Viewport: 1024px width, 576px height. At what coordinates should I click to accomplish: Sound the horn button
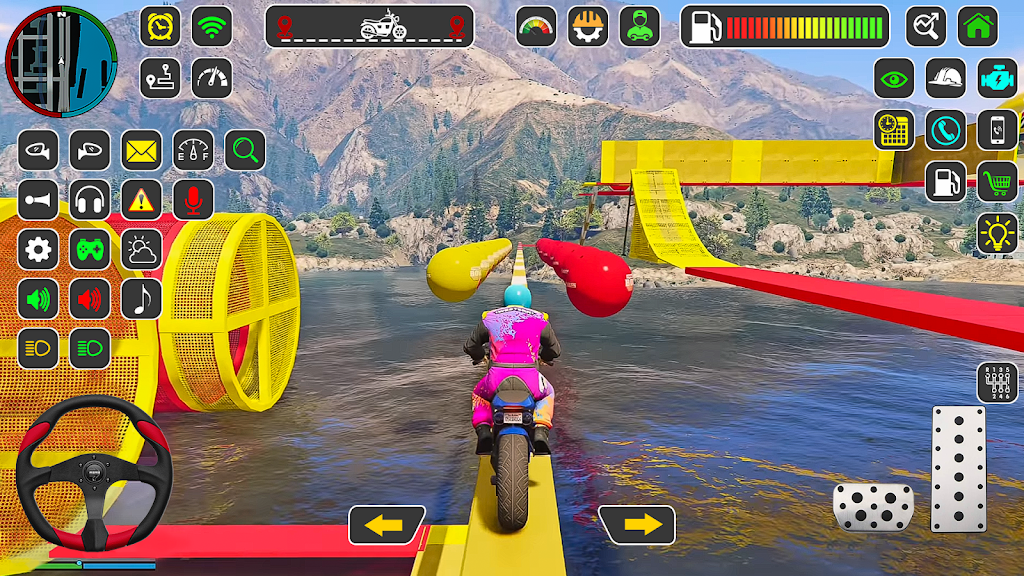point(38,200)
